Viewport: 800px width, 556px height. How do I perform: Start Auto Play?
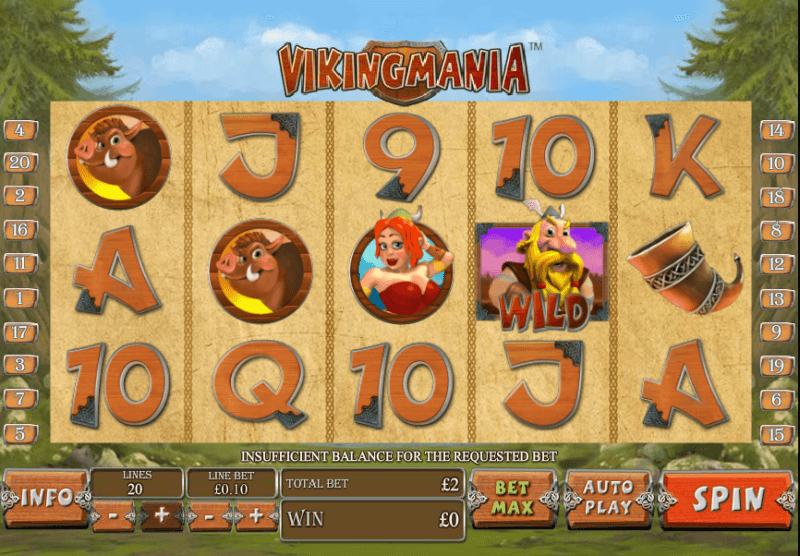click(608, 497)
